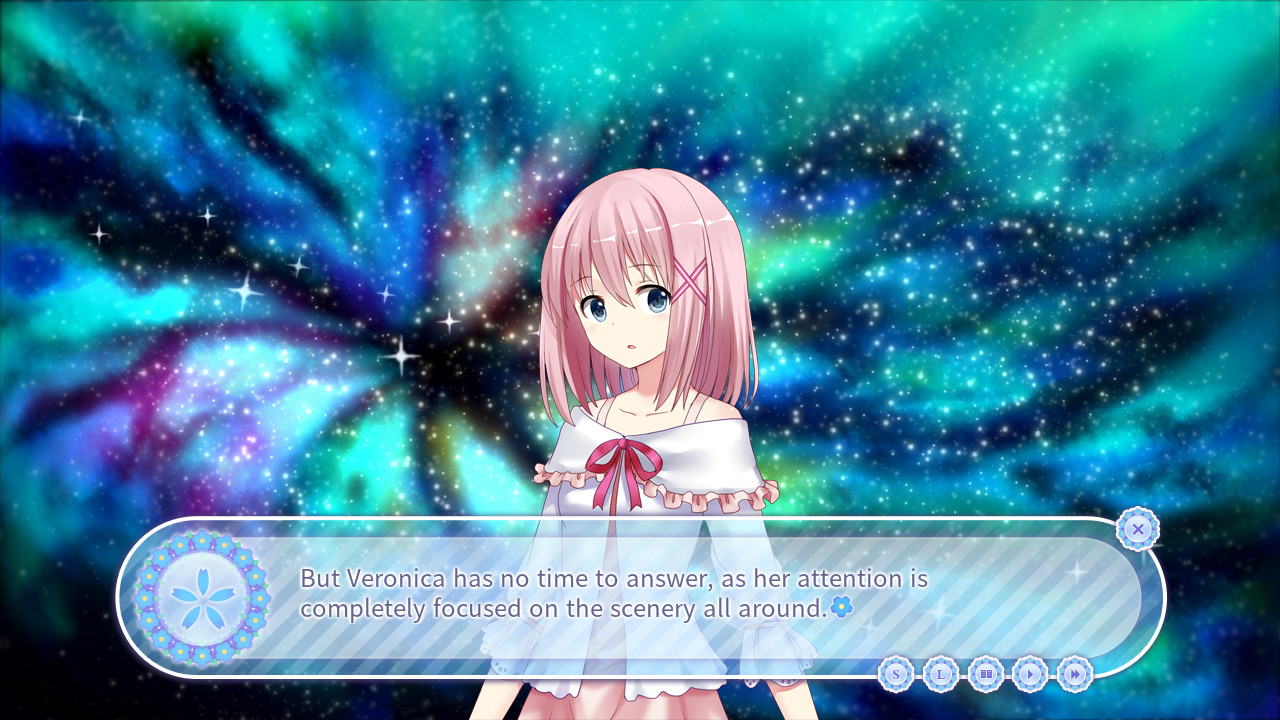1280x720 pixels.
Task: Toggle the dialogue window visibility off
Action: click(1137, 529)
